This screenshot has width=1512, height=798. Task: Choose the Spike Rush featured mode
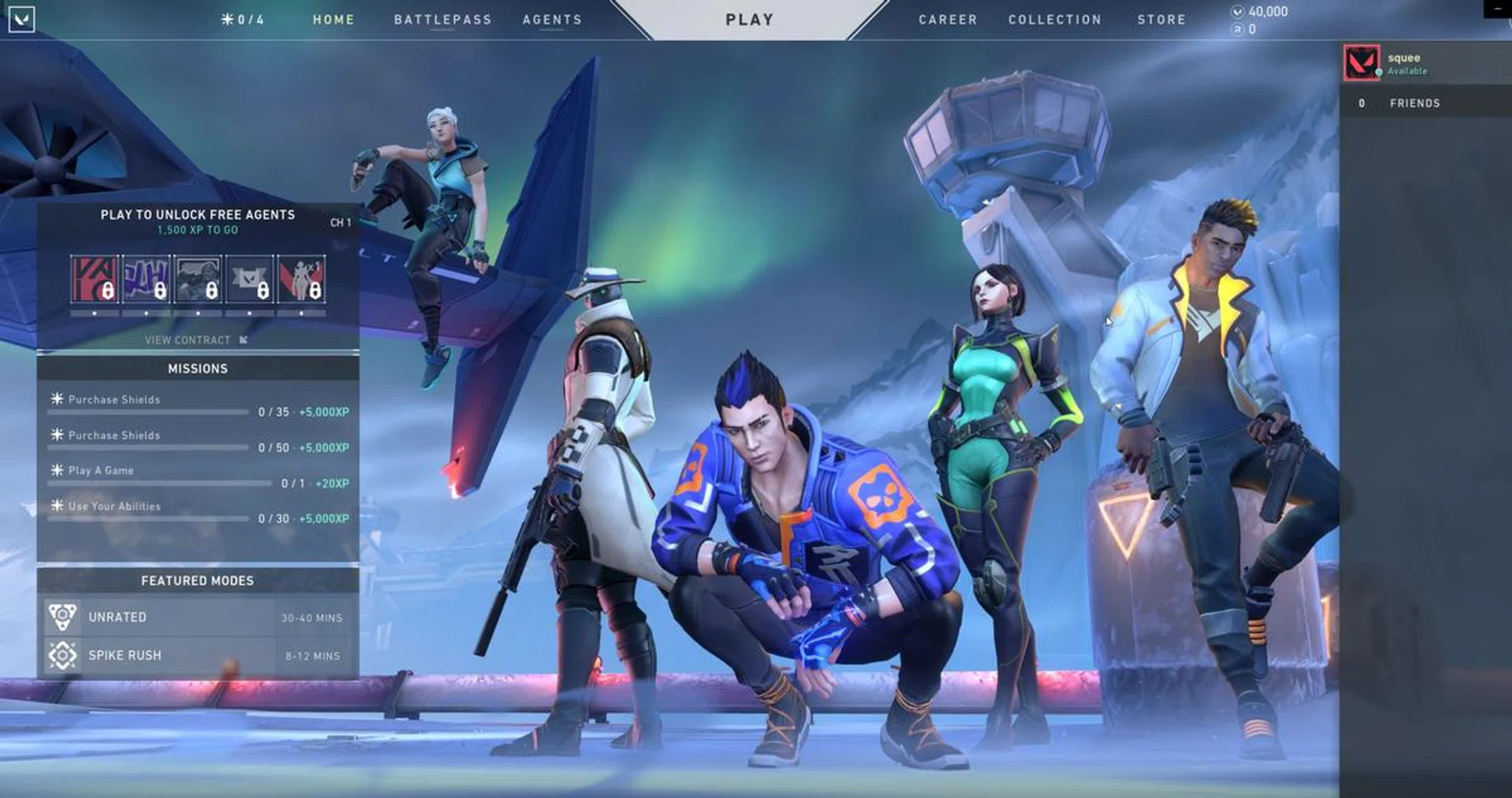198,655
